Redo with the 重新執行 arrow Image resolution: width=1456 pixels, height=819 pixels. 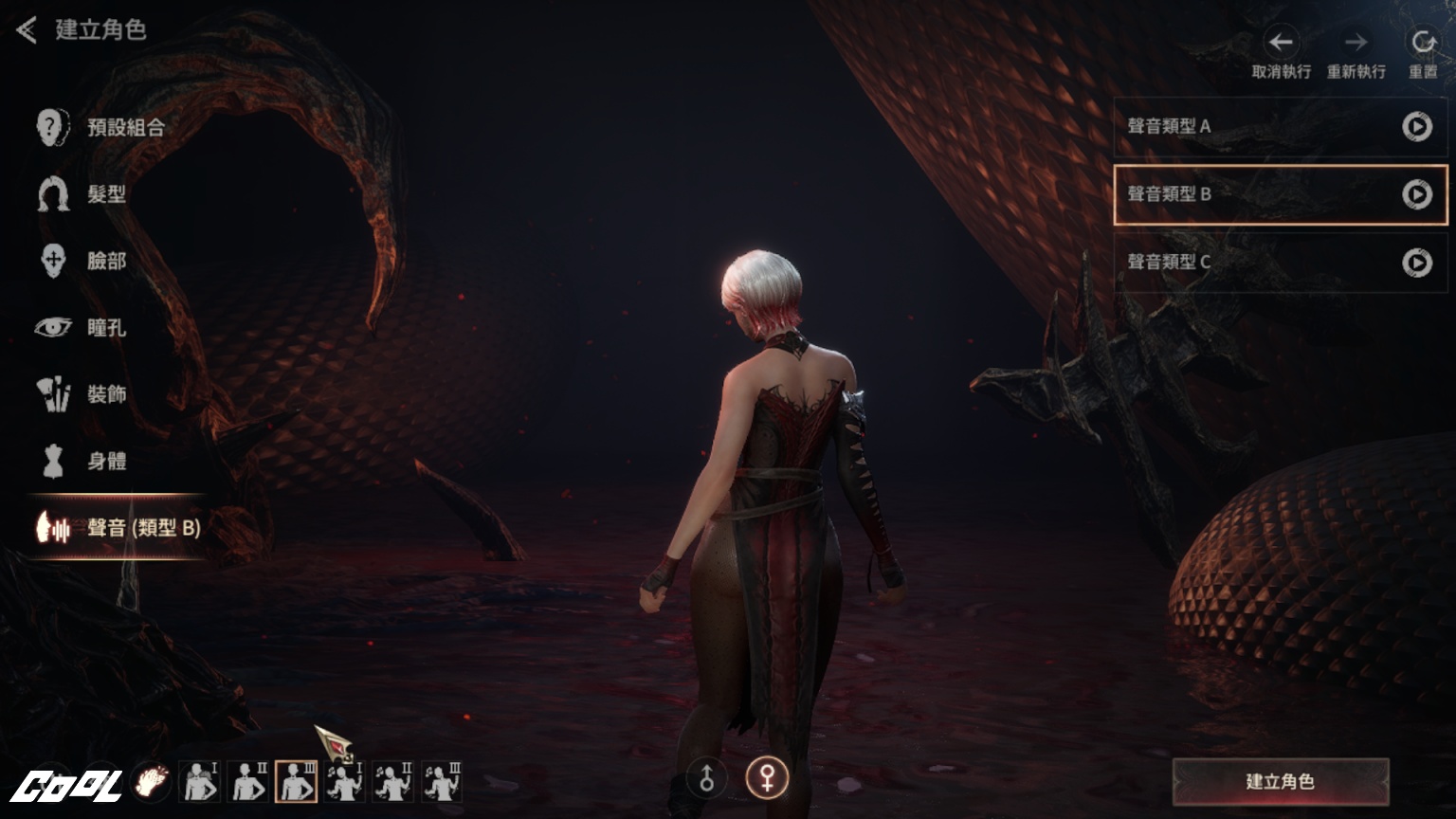(x=1356, y=43)
